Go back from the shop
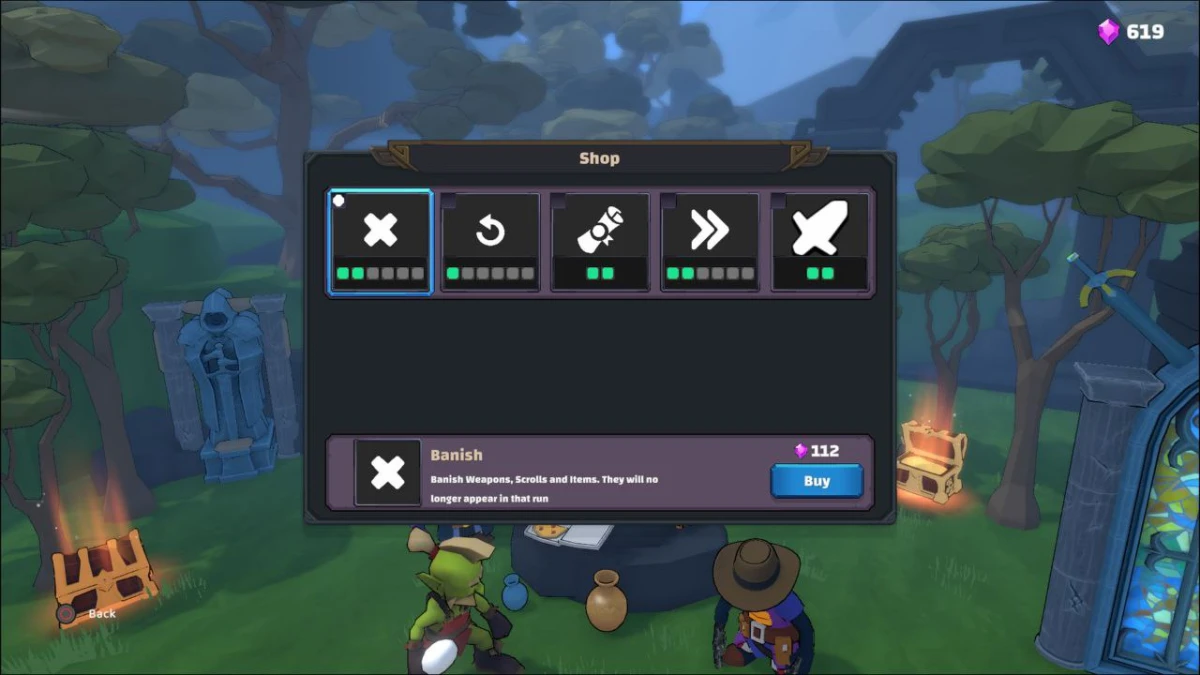The image size is (1200, 675). 90,613
